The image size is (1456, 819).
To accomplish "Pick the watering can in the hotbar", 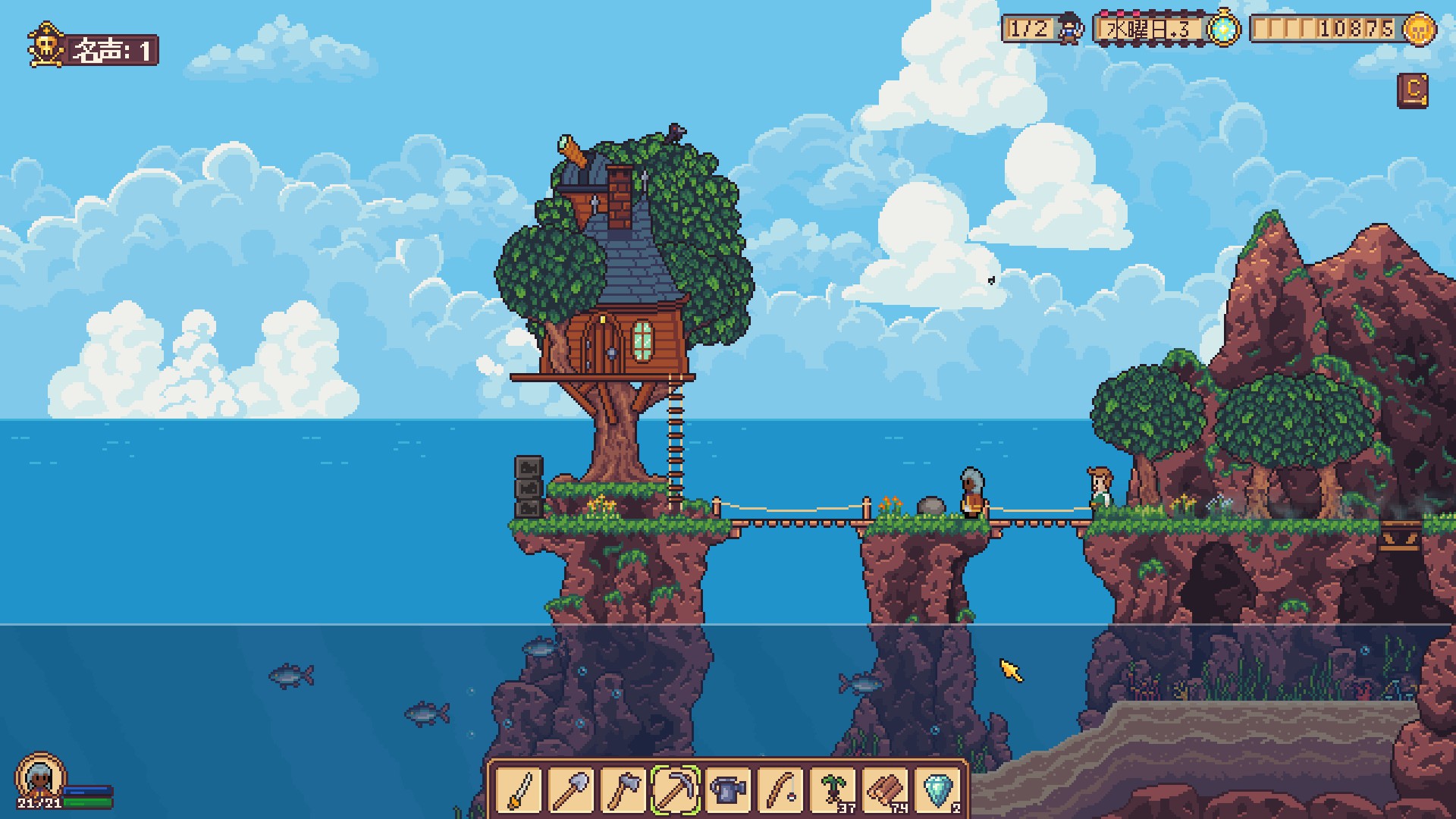I will tap(728, 790).
